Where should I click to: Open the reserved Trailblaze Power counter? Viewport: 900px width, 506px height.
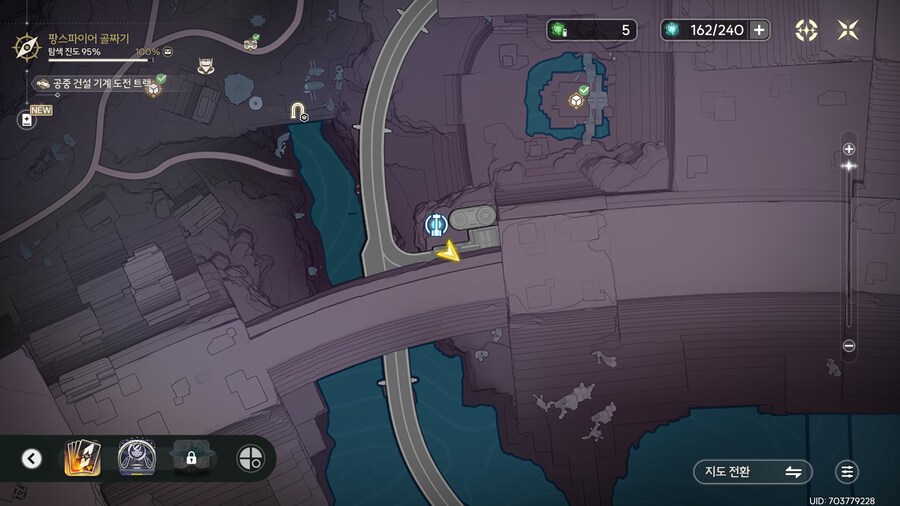591,30
